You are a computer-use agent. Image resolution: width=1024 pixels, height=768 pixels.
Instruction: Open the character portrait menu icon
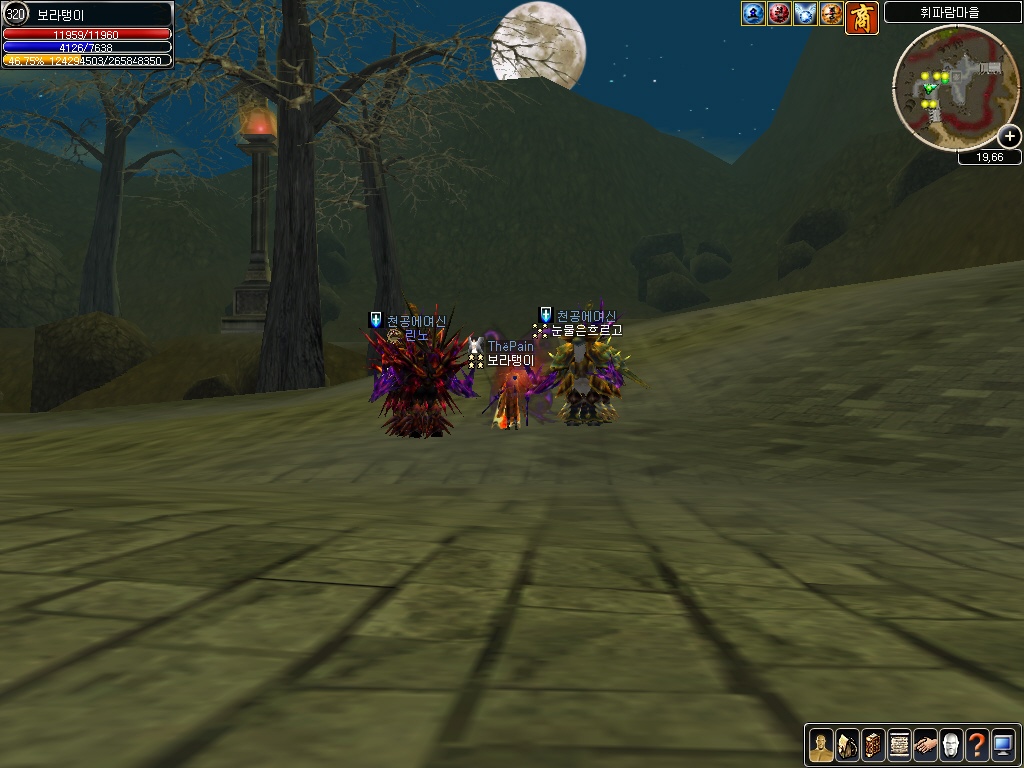[x=821, y=745]
